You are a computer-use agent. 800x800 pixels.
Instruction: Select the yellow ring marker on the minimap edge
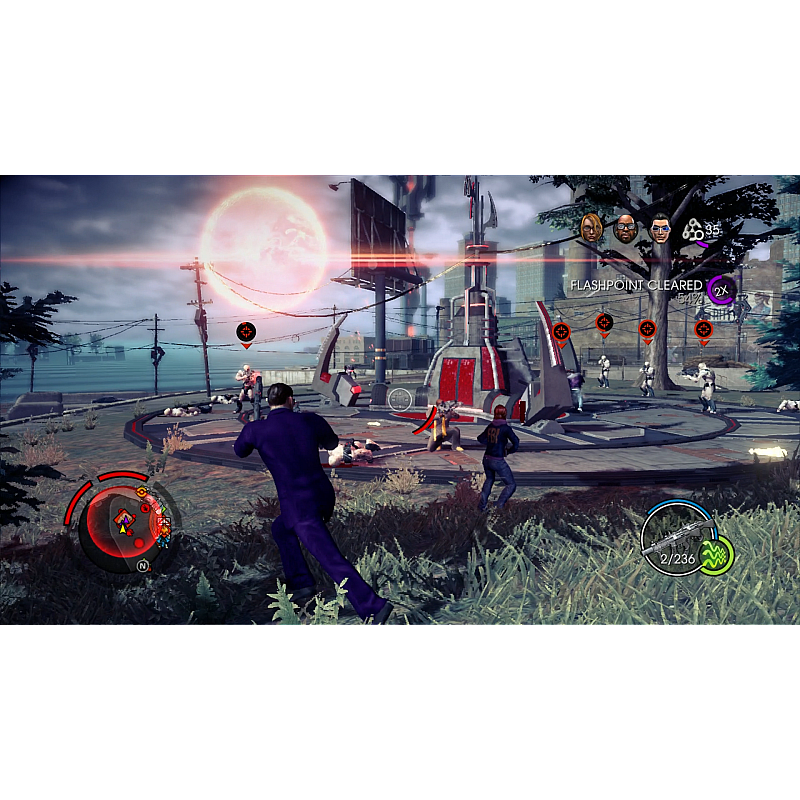(x=142, y=492)
